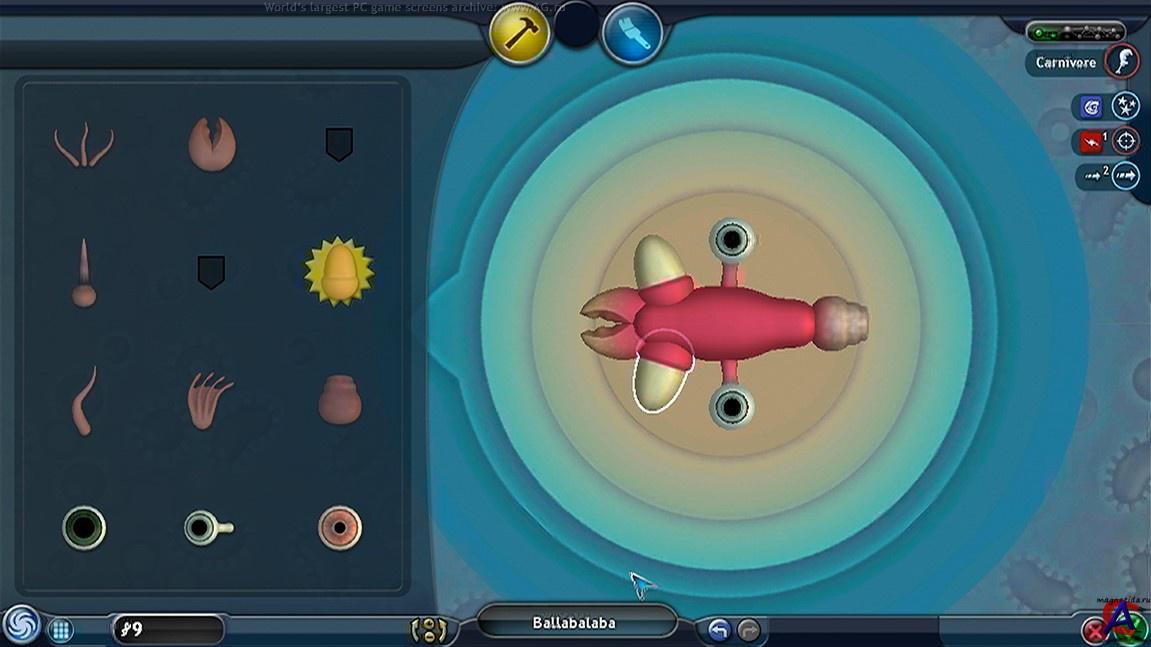Open the Spore galaxy main menu
This screenshot has height=647, width=1151.
point(21,625)
